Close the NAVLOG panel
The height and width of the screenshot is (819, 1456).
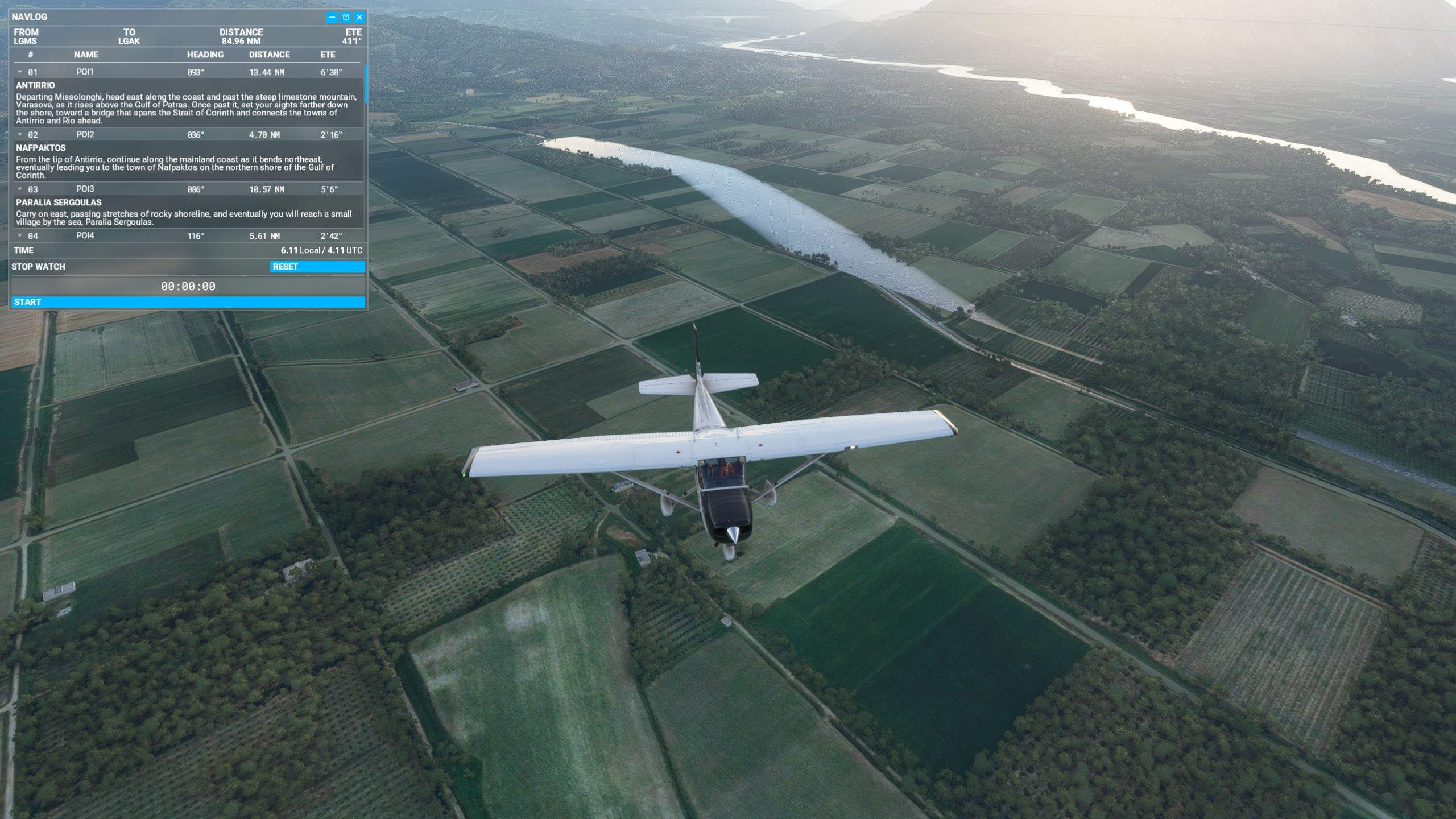(x=359, y=18)
